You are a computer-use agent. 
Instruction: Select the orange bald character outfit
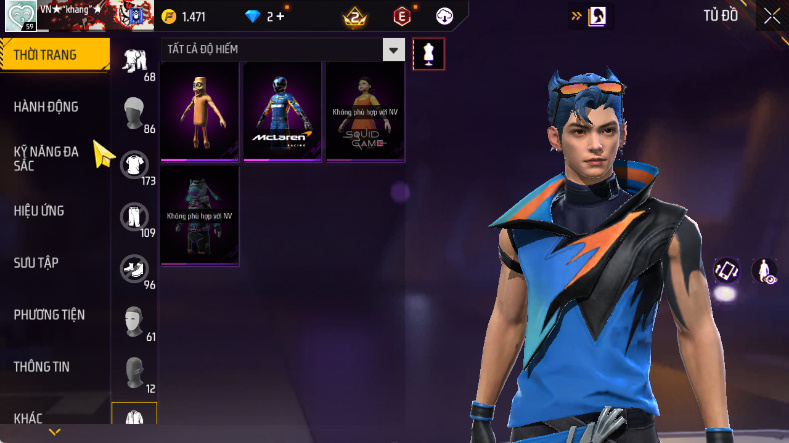pos(200,110)
